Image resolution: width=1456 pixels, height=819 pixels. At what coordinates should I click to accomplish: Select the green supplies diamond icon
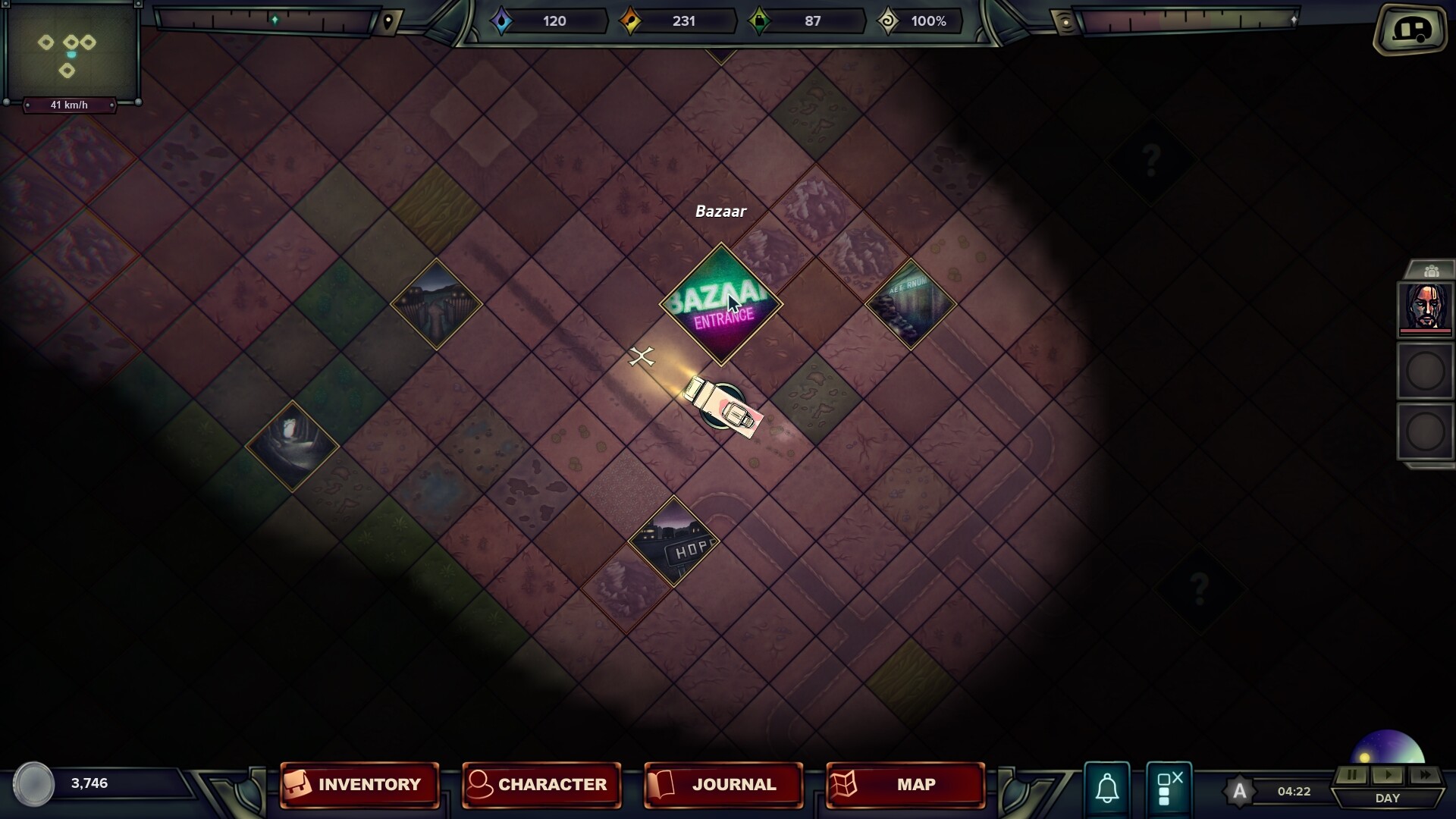click(x=761, y=21)
